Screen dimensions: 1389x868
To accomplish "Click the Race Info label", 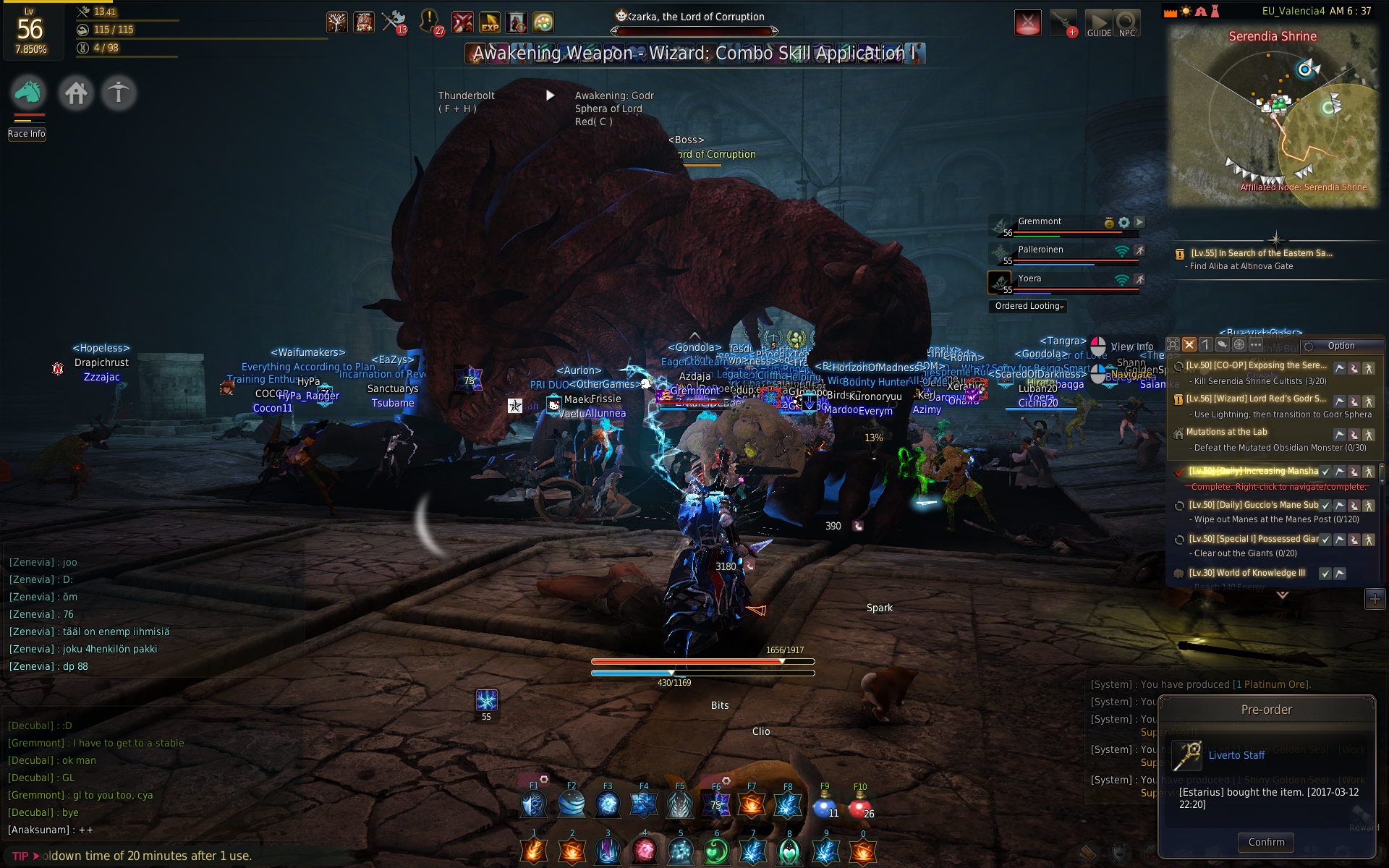I will [x=27, y=134].
